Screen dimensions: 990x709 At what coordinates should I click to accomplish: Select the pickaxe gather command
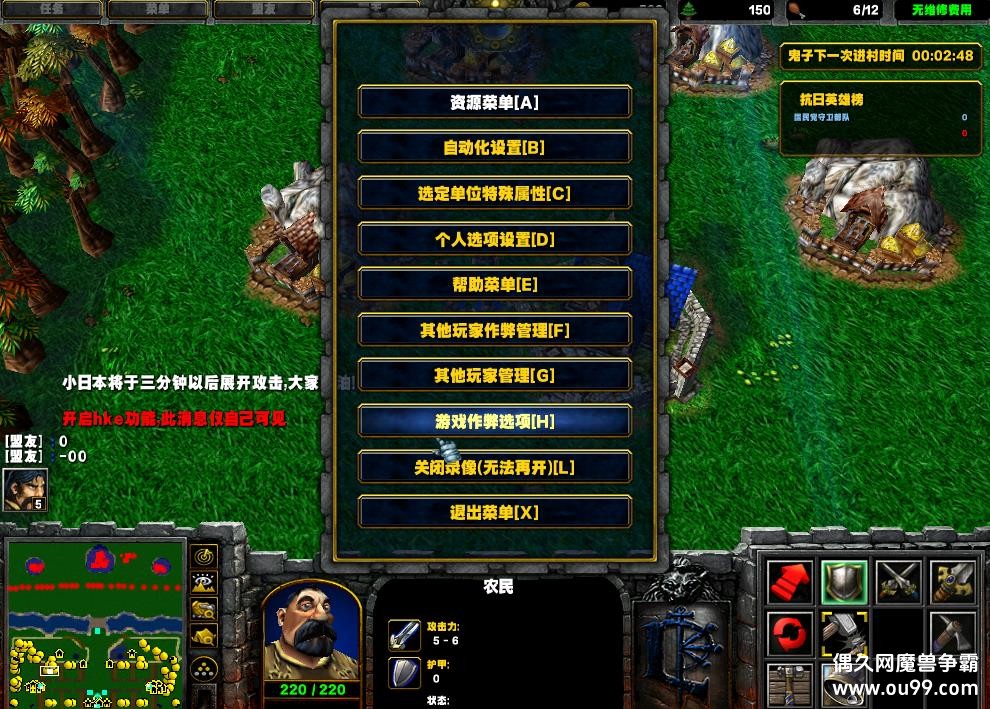click(952, 634)
